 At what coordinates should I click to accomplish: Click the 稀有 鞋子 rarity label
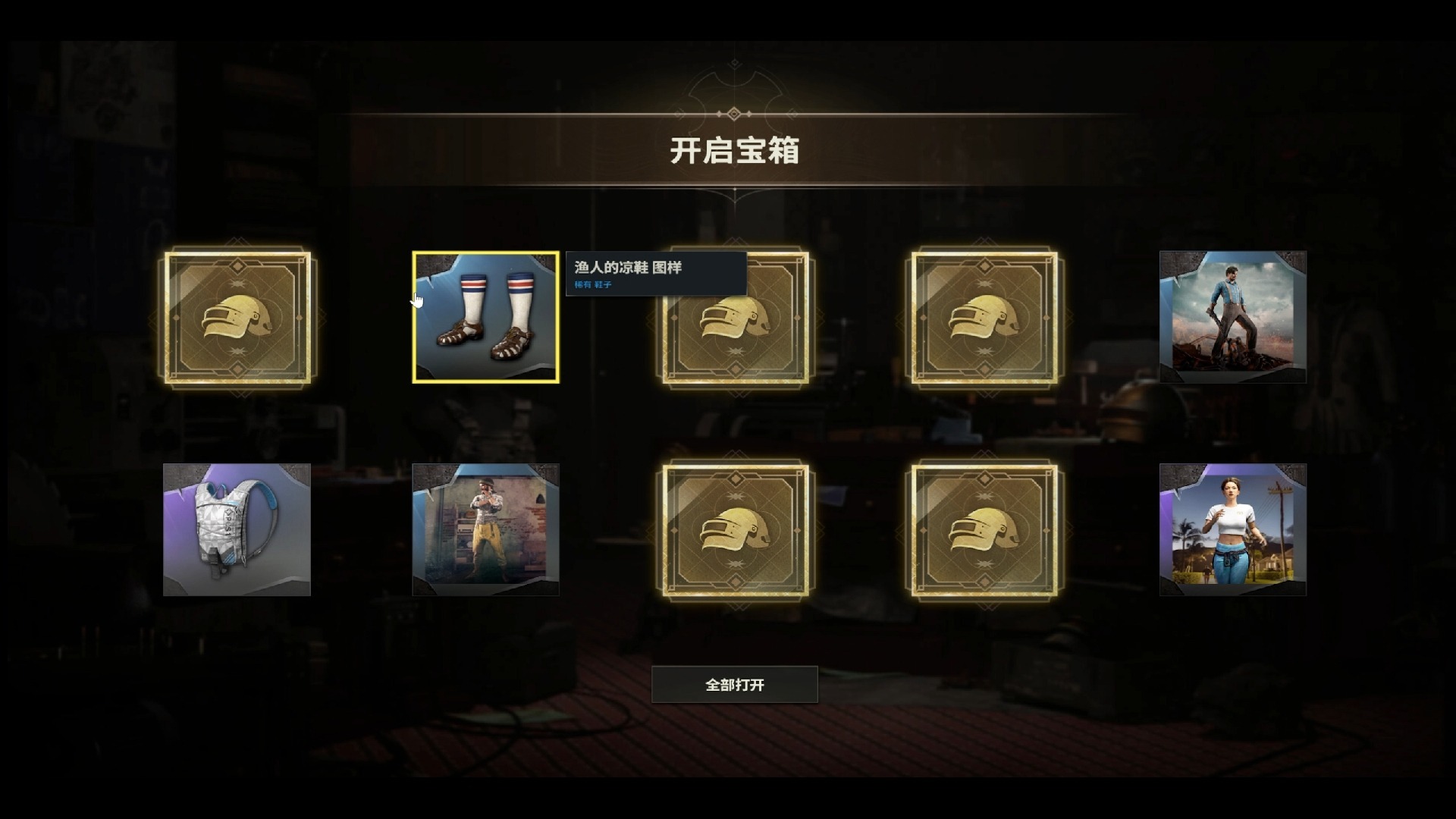pyautogui.click(x=595, y=286)
